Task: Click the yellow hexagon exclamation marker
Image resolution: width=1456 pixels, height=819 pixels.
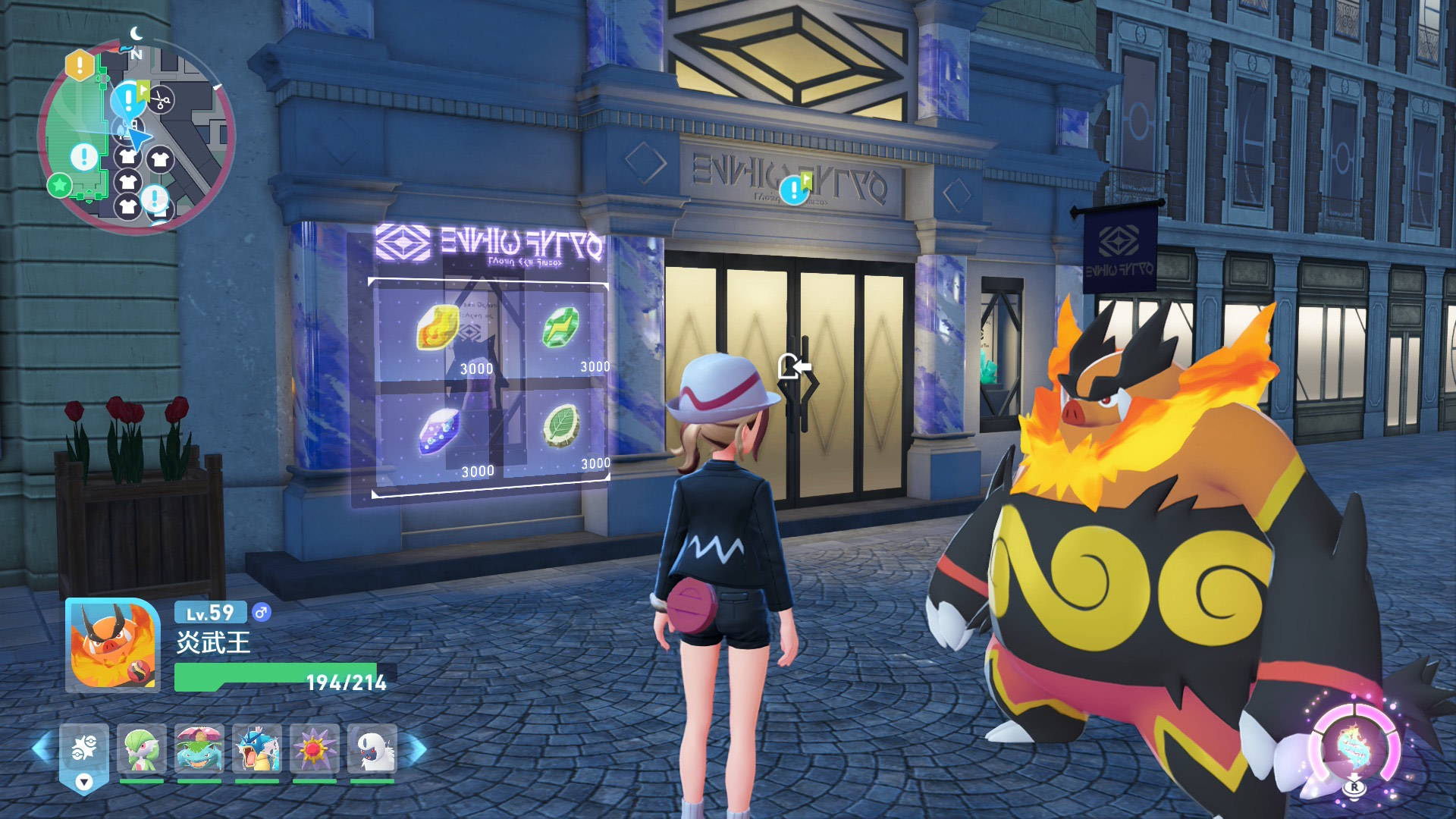Action: click(x=80, y=66)
